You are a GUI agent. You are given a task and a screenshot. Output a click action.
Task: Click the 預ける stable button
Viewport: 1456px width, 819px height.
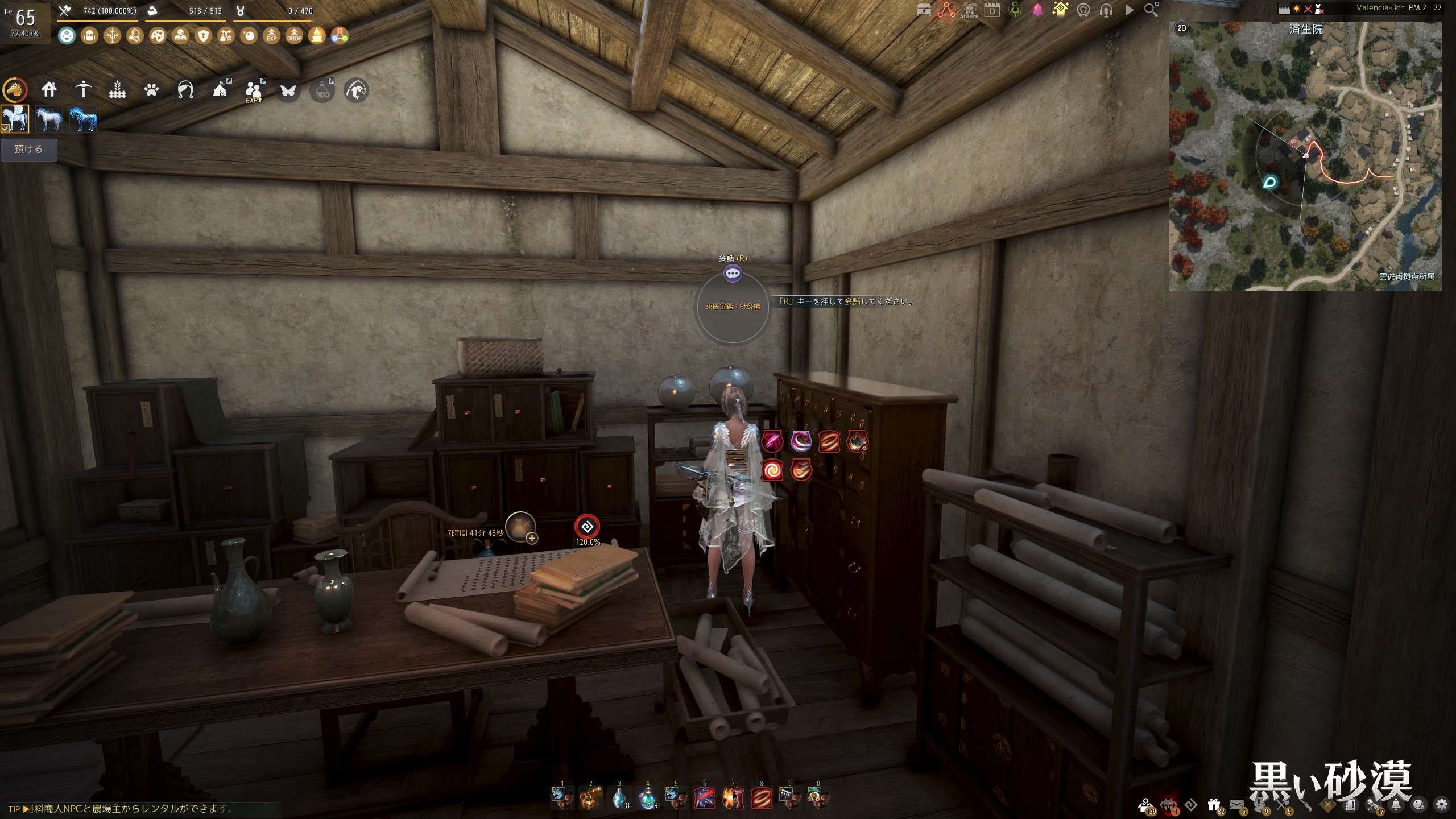coord(28,150)
